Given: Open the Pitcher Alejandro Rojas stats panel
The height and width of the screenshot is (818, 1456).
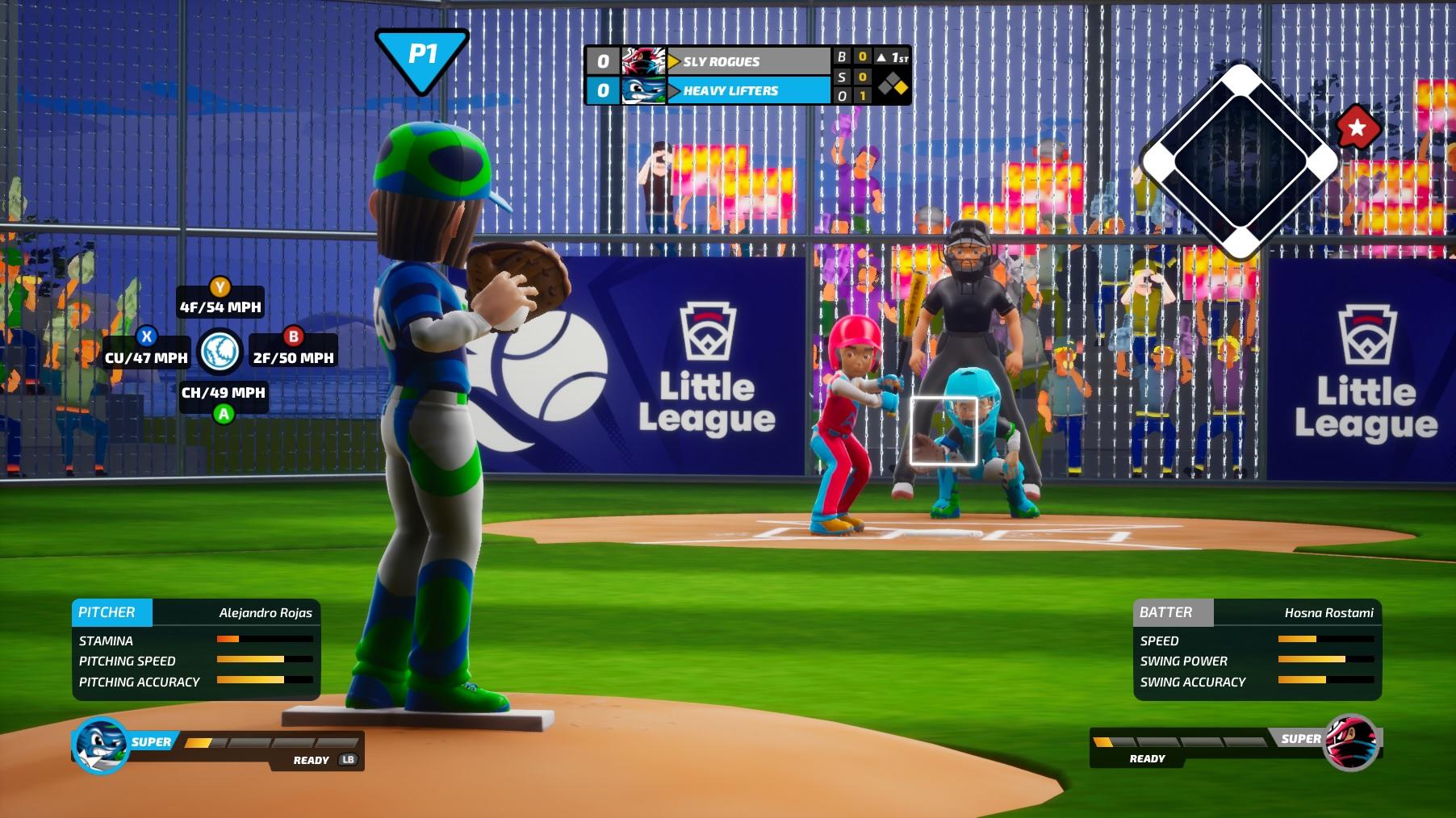Looking at the screenshot, I should click(x=196, y=649).
